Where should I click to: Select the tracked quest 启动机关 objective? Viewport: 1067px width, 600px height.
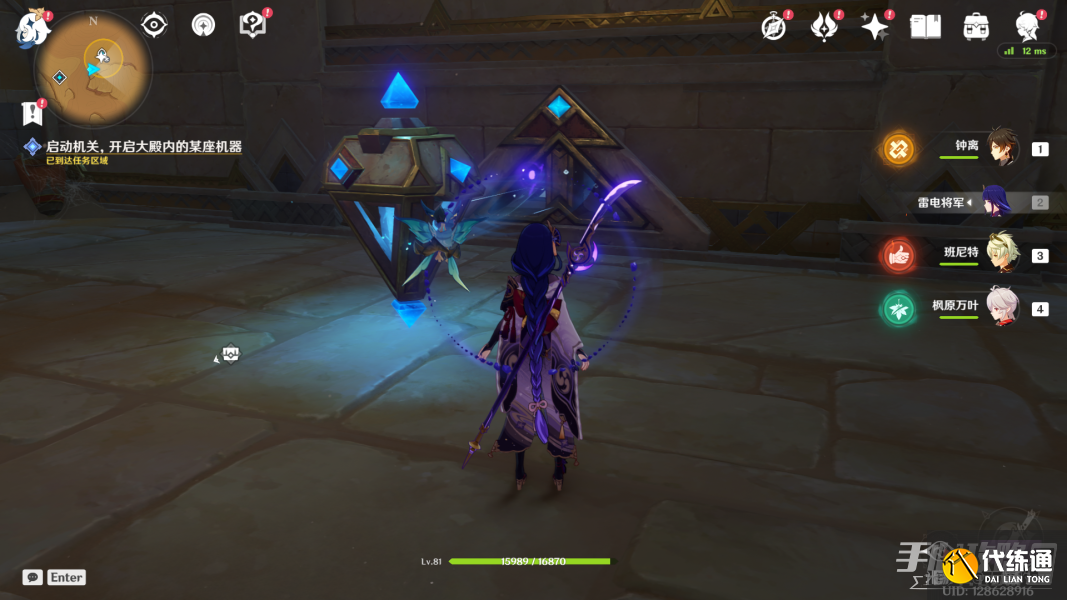pos(143,147)
